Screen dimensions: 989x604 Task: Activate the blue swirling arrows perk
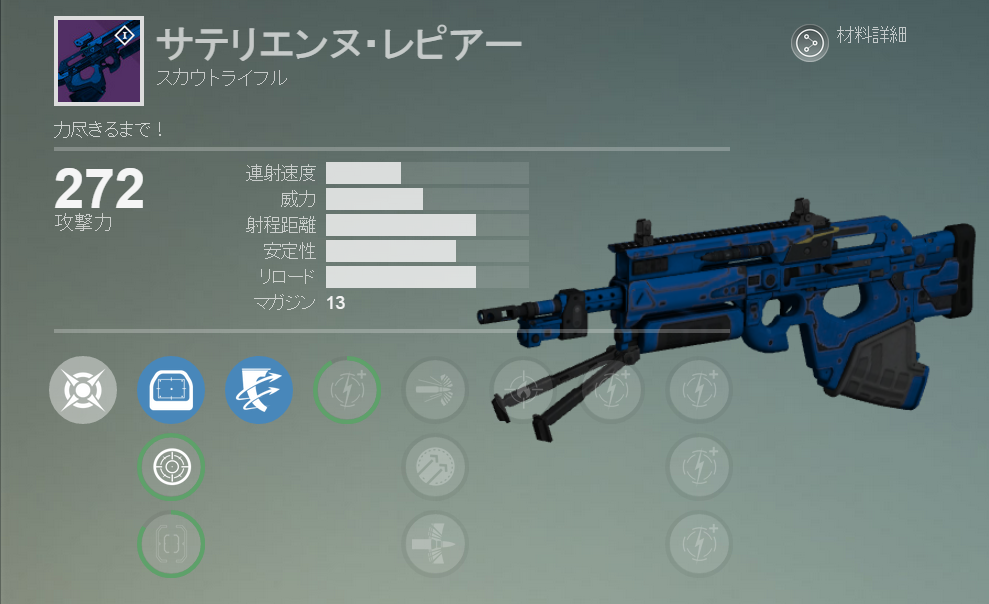(x=259, y=390)
